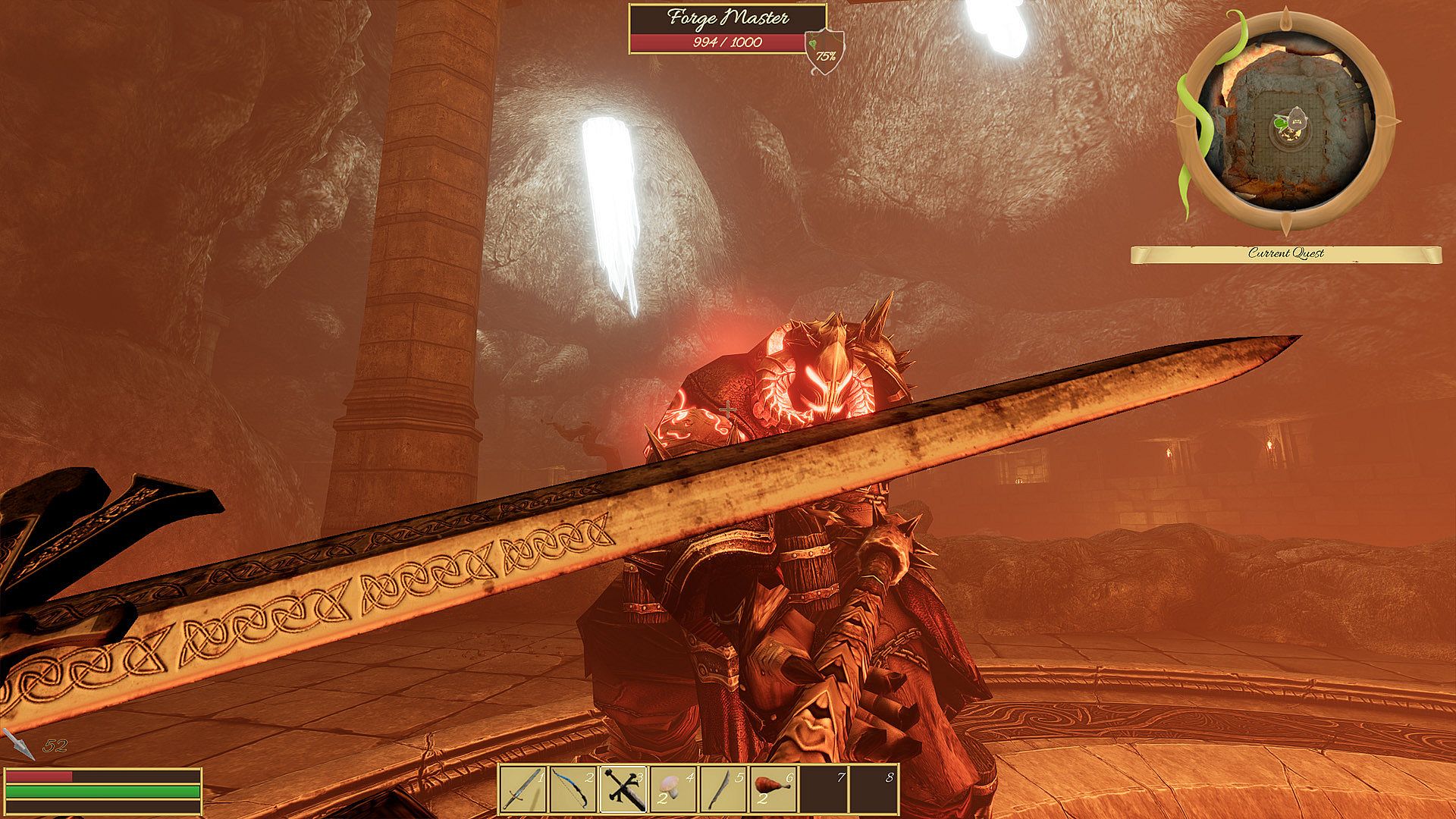Screen dimensions: 1456x819
Task: Open the circular minimap
Action: (x=1287, y=122)
